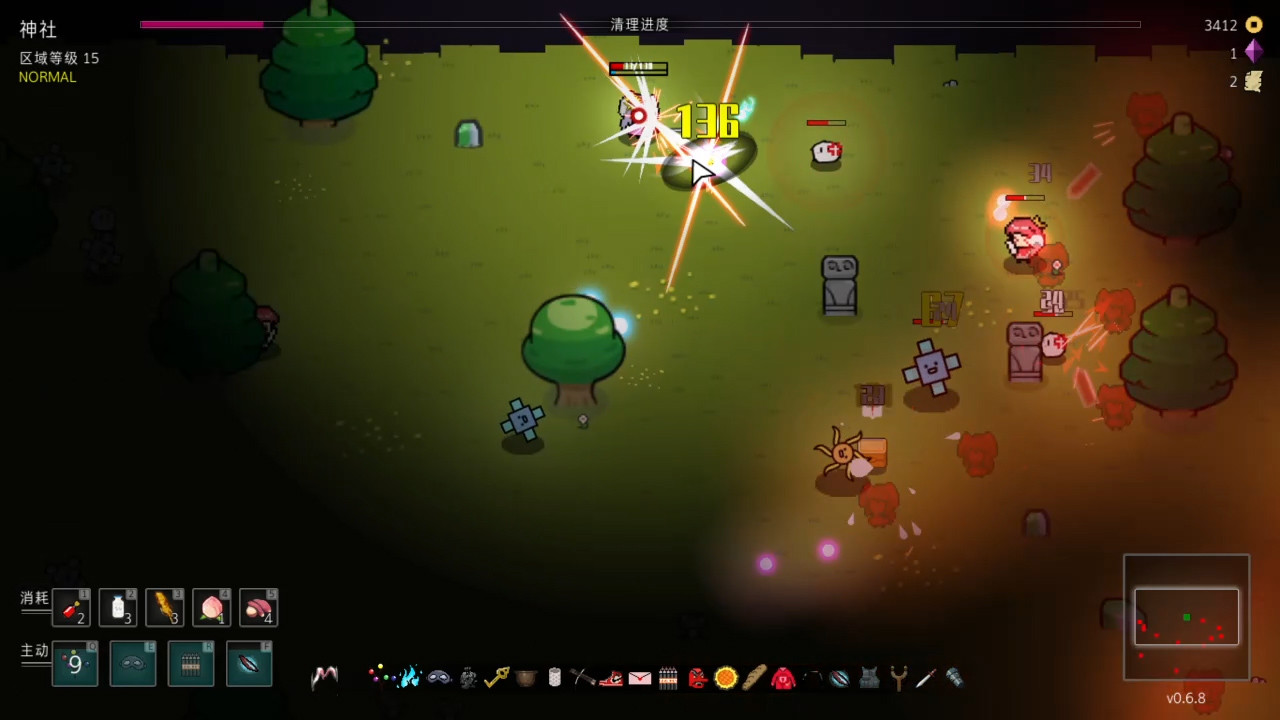Expand the 消耗 consumables section
1280x720 pixels.
click(33, 598)
